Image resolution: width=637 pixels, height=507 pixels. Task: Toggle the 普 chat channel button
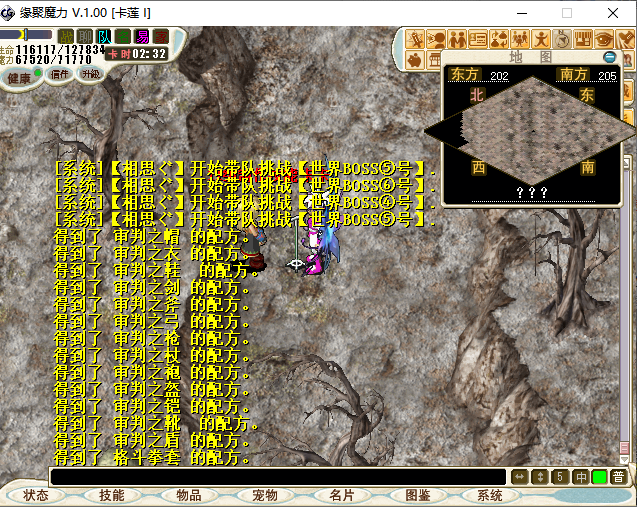[x=619, y=477]
